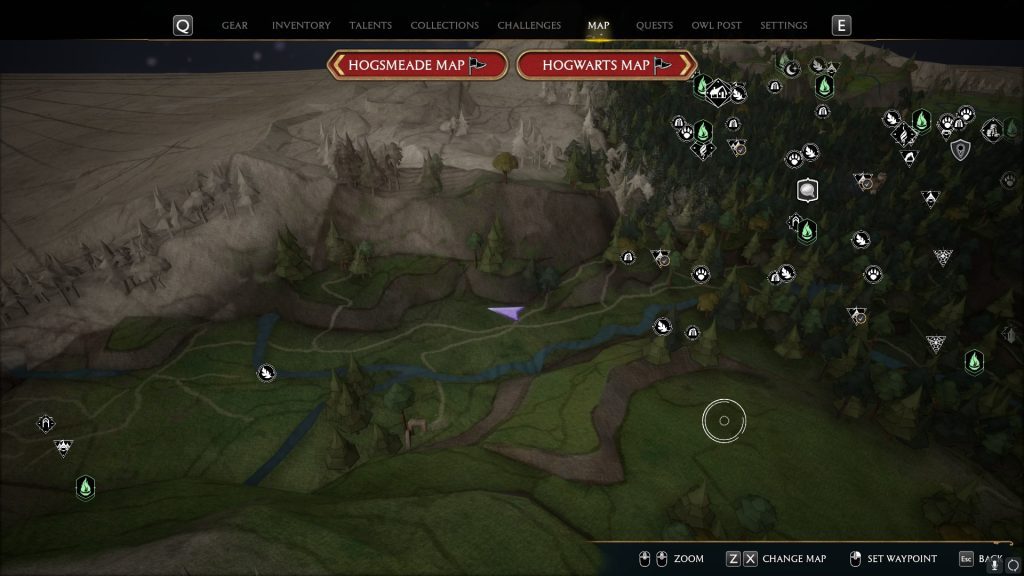Select the house-shaped hamlet marker
Viewport: 1024px width, 576px height.
tap(717, 93)
